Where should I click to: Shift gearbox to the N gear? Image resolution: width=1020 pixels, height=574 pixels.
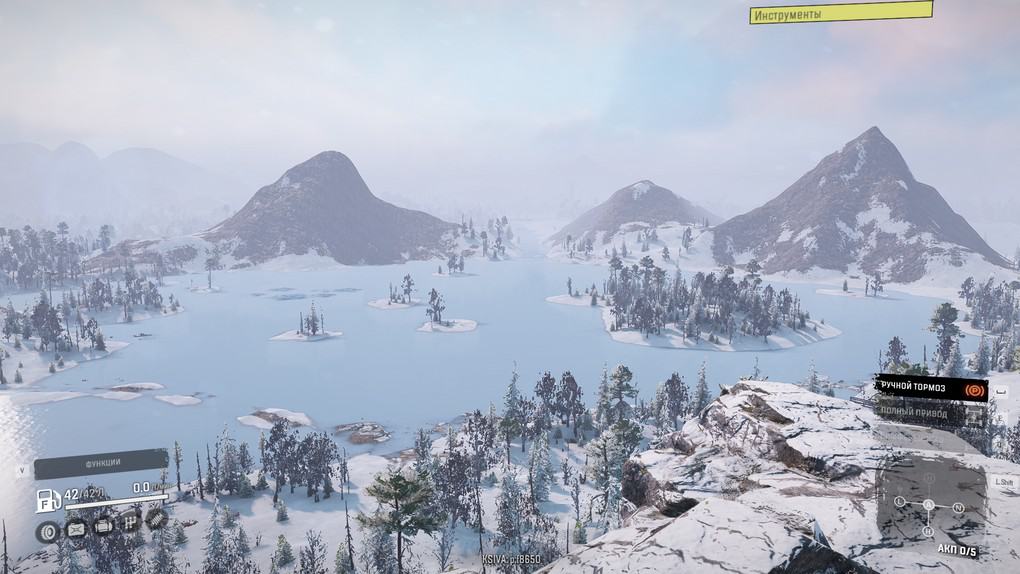(958, 507)
